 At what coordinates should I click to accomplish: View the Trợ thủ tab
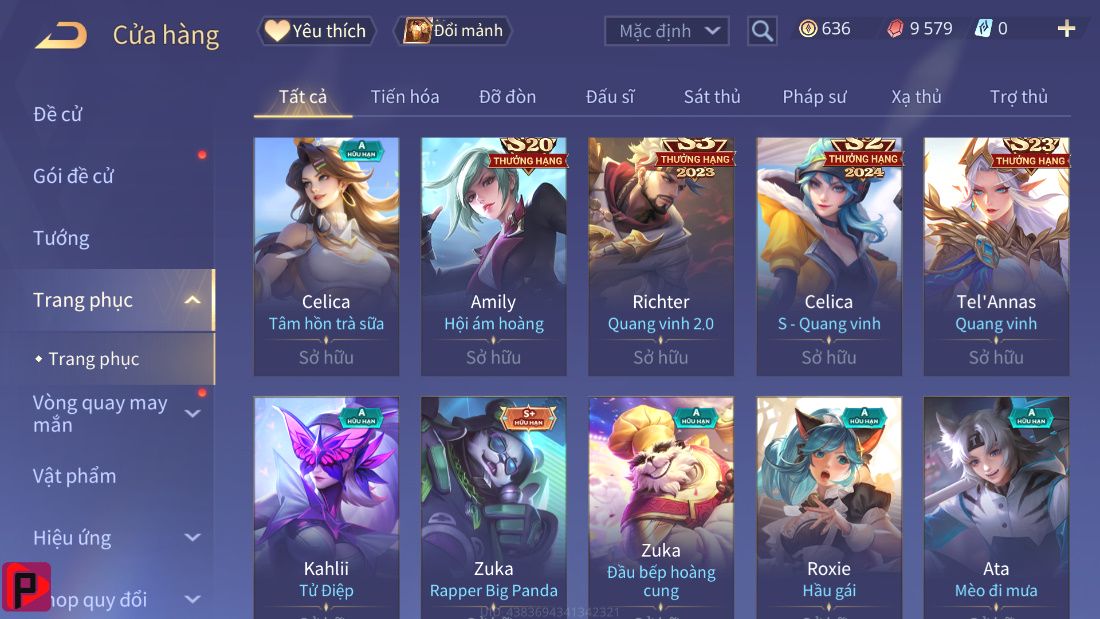1019,97
